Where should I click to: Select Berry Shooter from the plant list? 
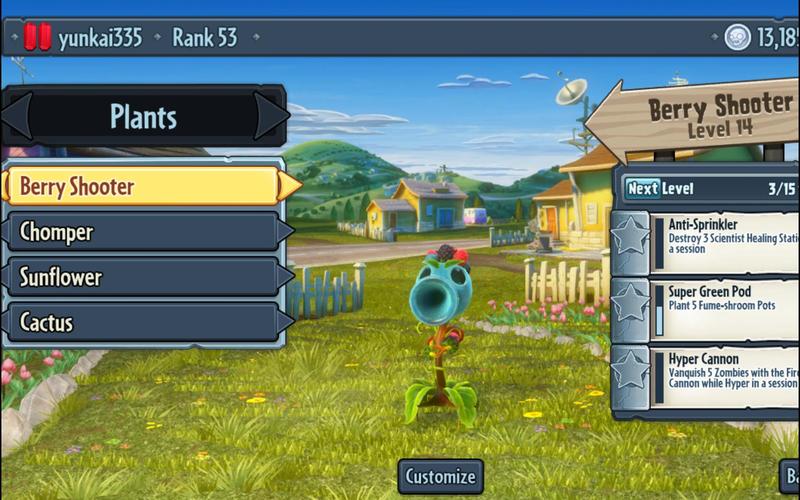coord(142,186)
